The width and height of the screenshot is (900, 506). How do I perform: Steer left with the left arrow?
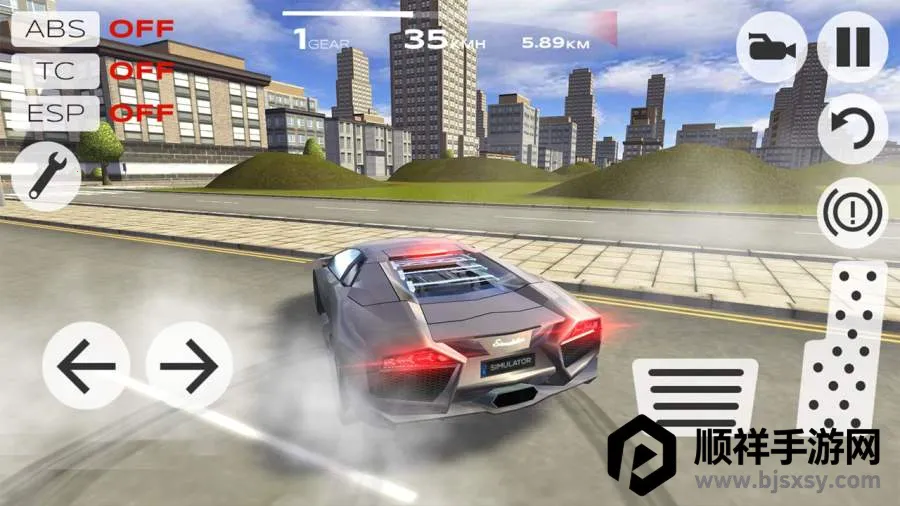(x=86, y=365)
